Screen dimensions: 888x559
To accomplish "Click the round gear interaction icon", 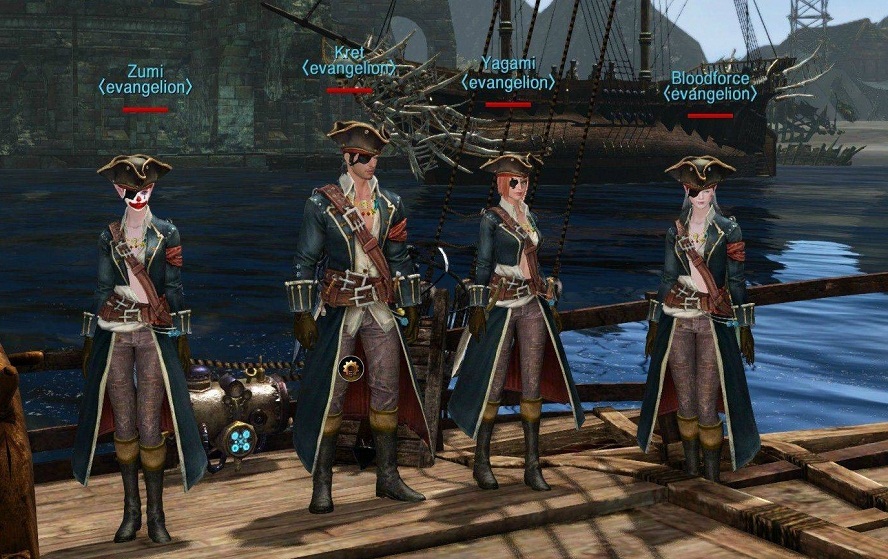I will (x=350, y=367).
